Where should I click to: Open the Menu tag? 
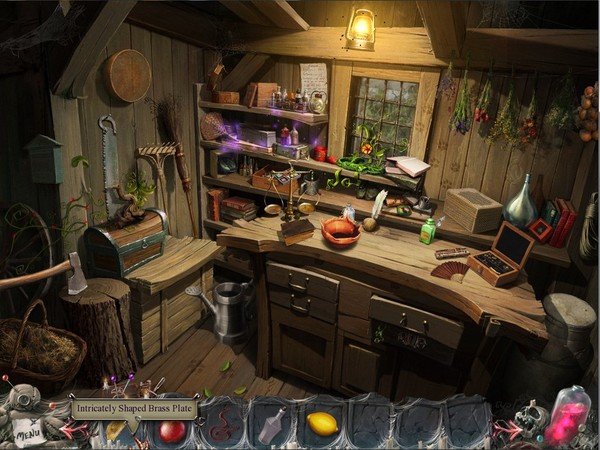click(x=30, y=433)
